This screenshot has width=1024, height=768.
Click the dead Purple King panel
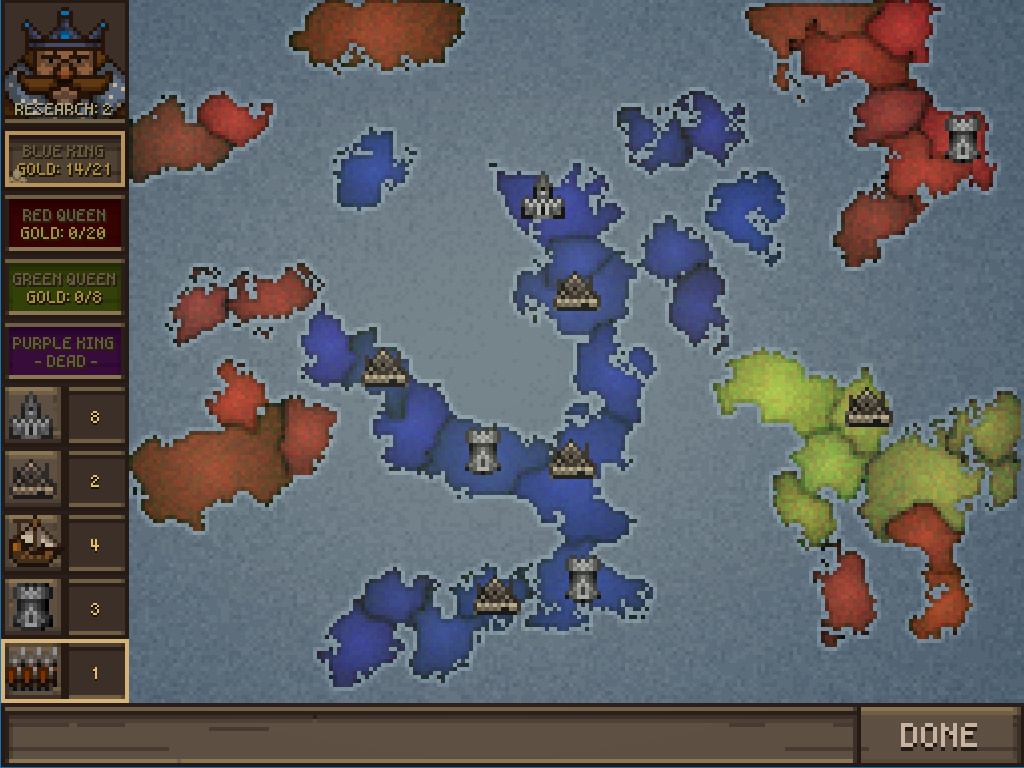tap(64, 351)
